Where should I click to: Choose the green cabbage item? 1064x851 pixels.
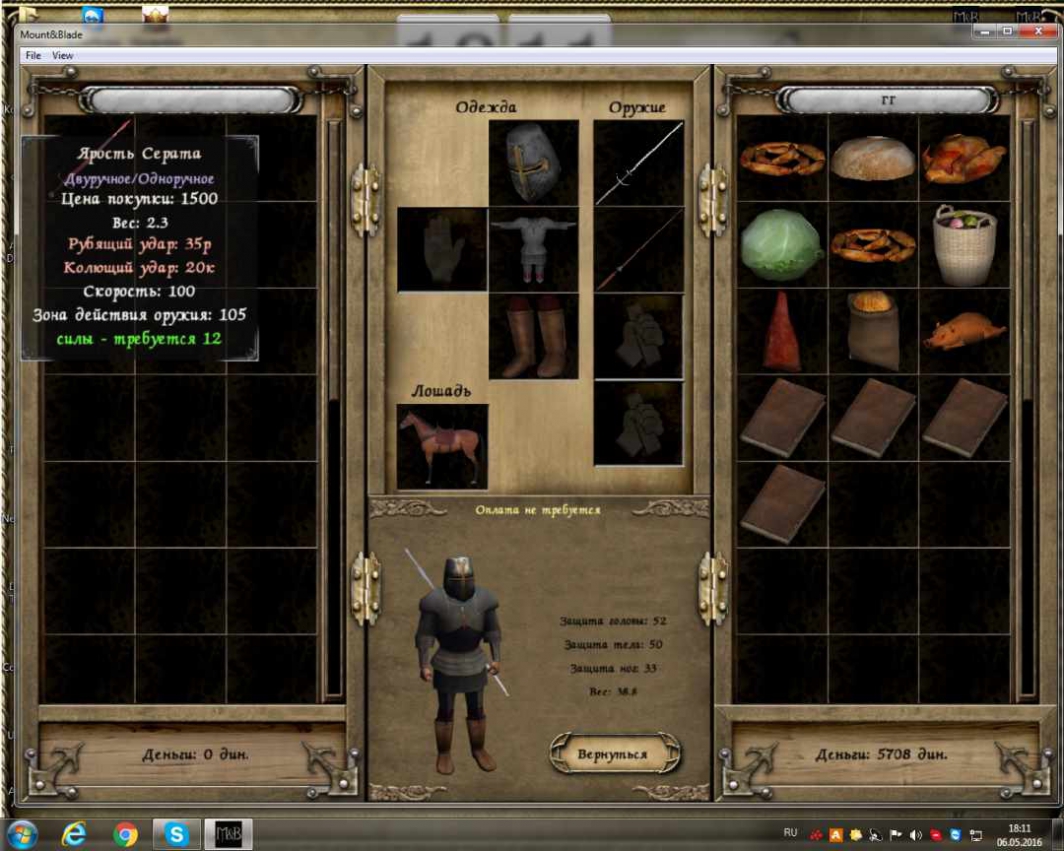[x=781, y=246]
